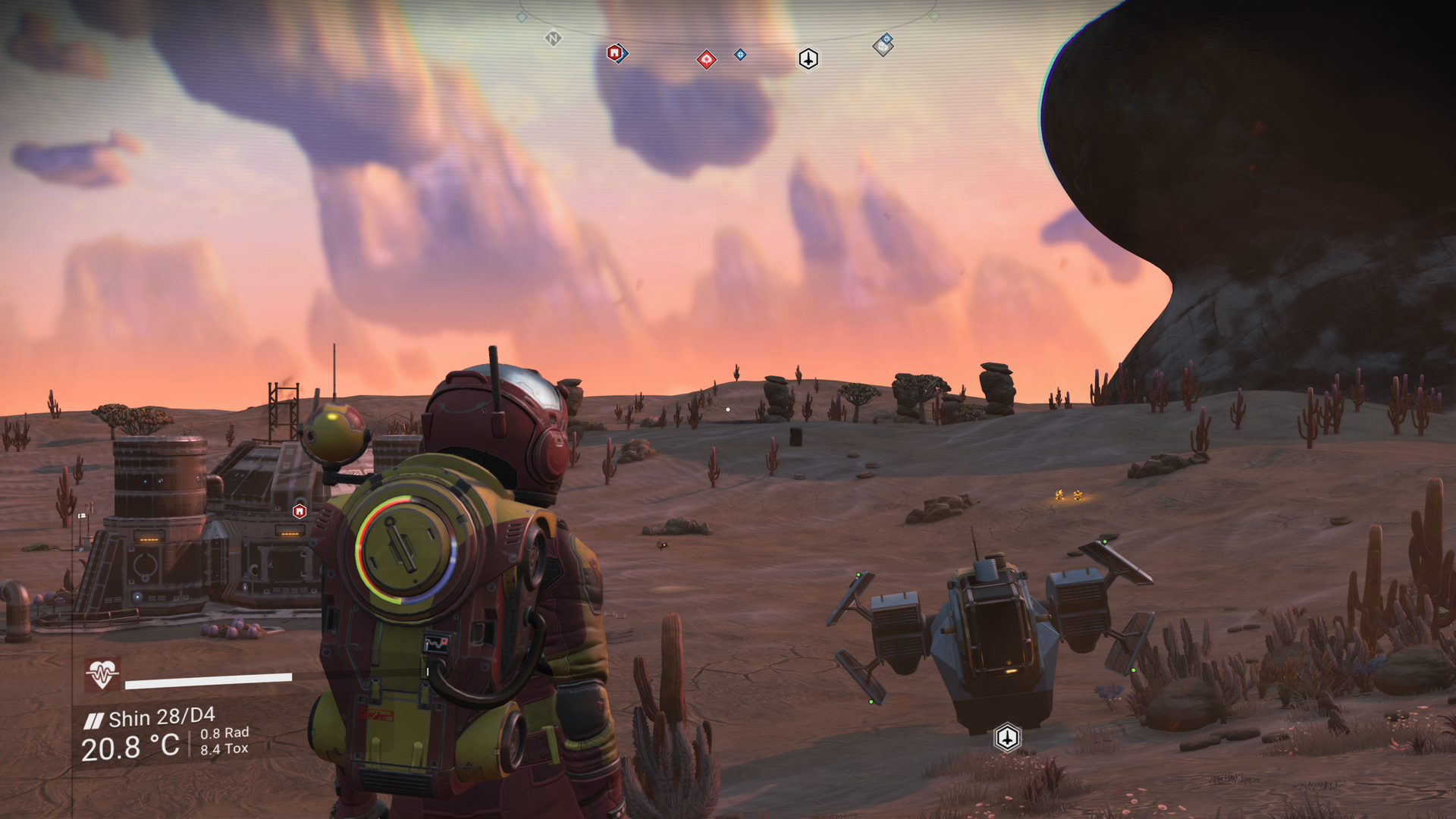Click the red target waypoint diamond on the compass
Screen dimensions: 1456x819
click(x=706, y=60)
